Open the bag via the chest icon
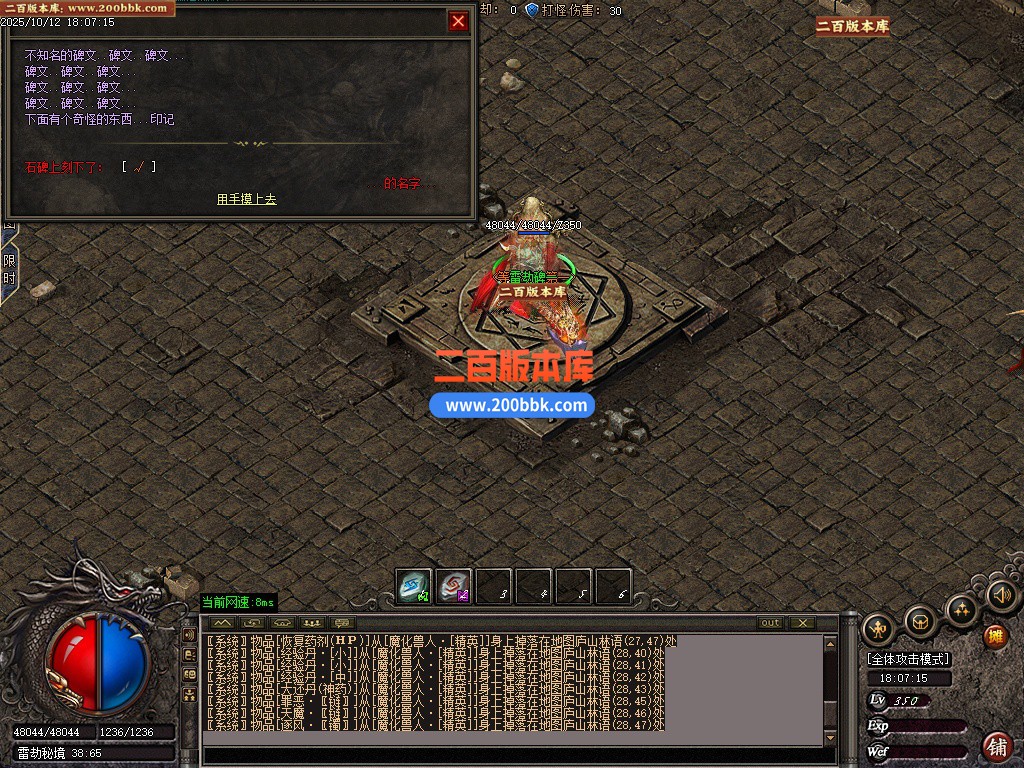This screenshot has width=1024, height=768. tap(920, 621)
